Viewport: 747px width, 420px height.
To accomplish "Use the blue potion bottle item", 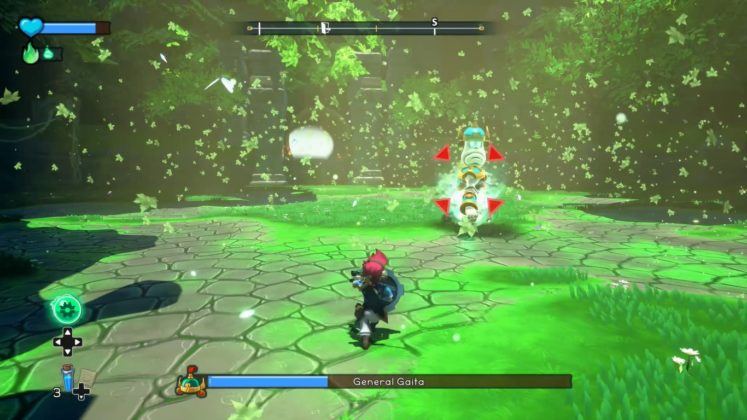I will (x=67, y=377).
